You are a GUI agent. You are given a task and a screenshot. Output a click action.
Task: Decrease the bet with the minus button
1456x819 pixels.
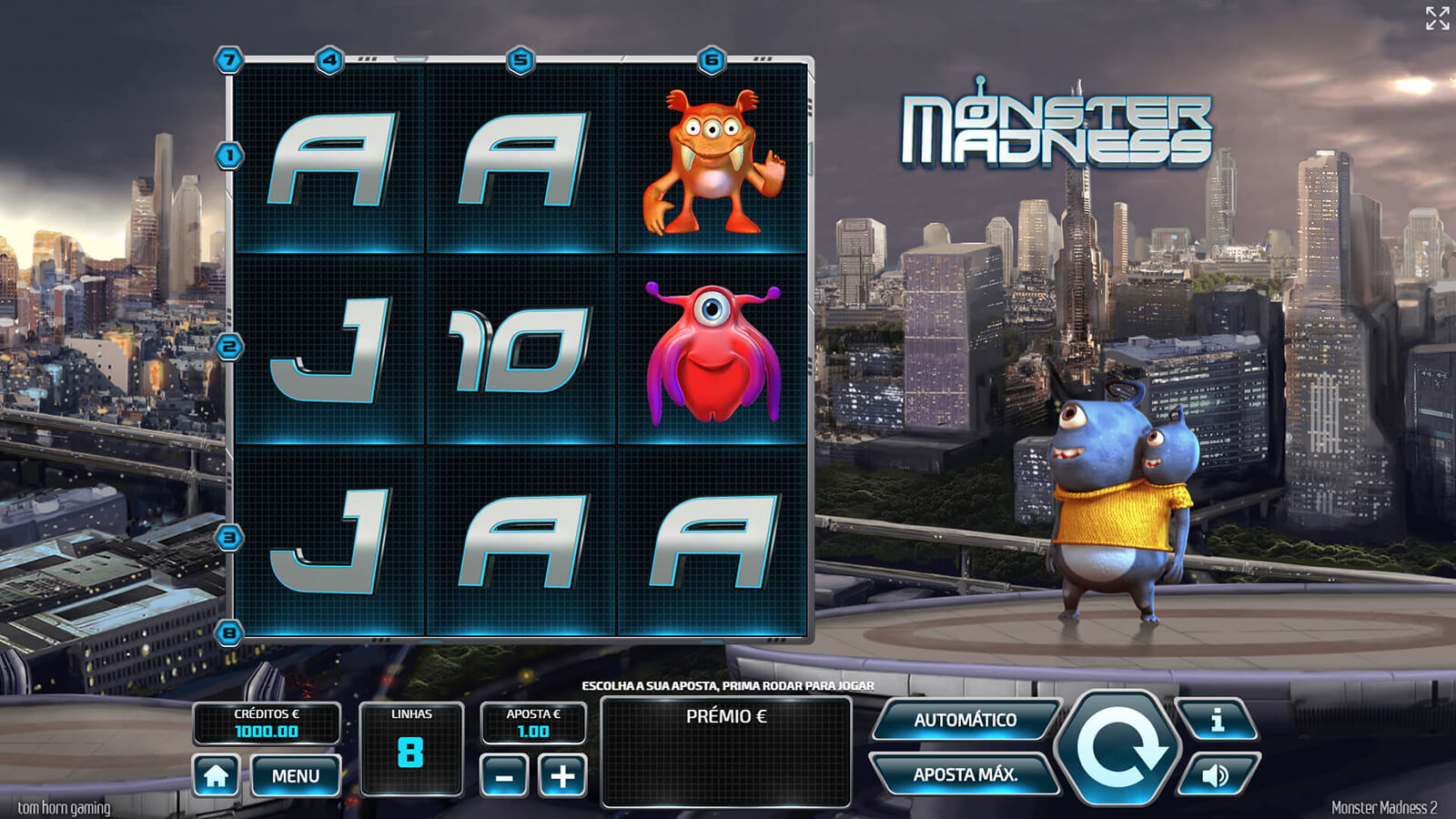(x=504, y=776)
